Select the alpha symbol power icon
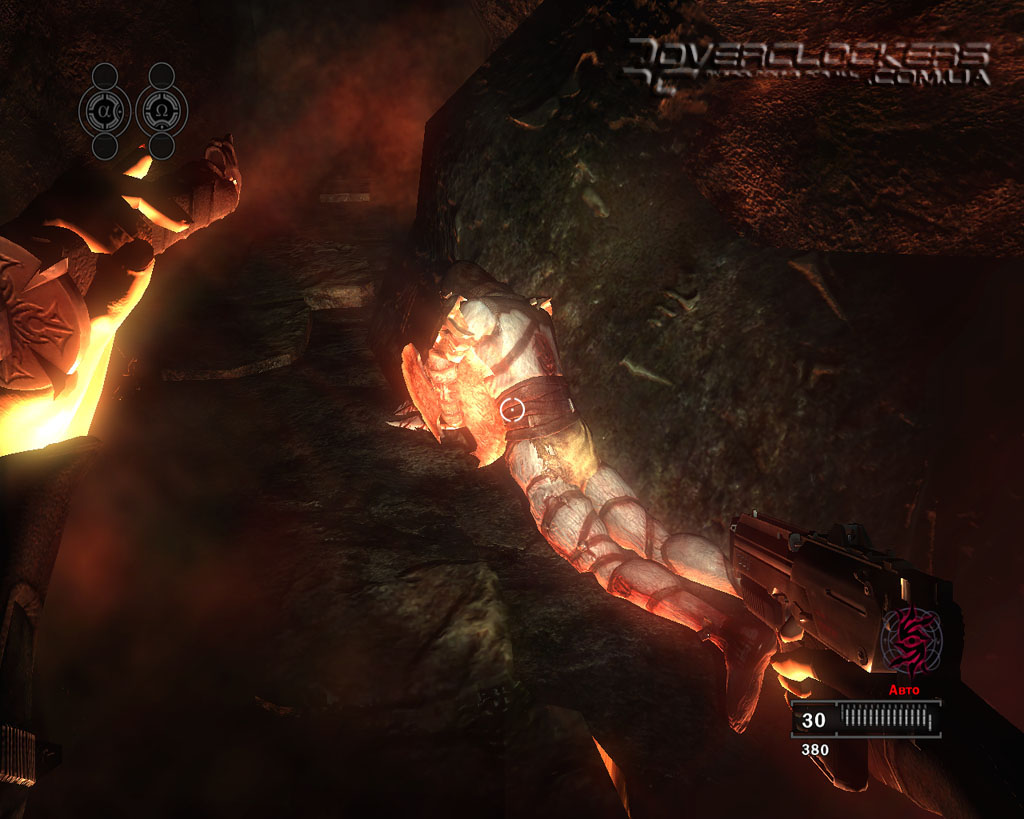Viewport: 1024px width, 819px height. point(105,110)
